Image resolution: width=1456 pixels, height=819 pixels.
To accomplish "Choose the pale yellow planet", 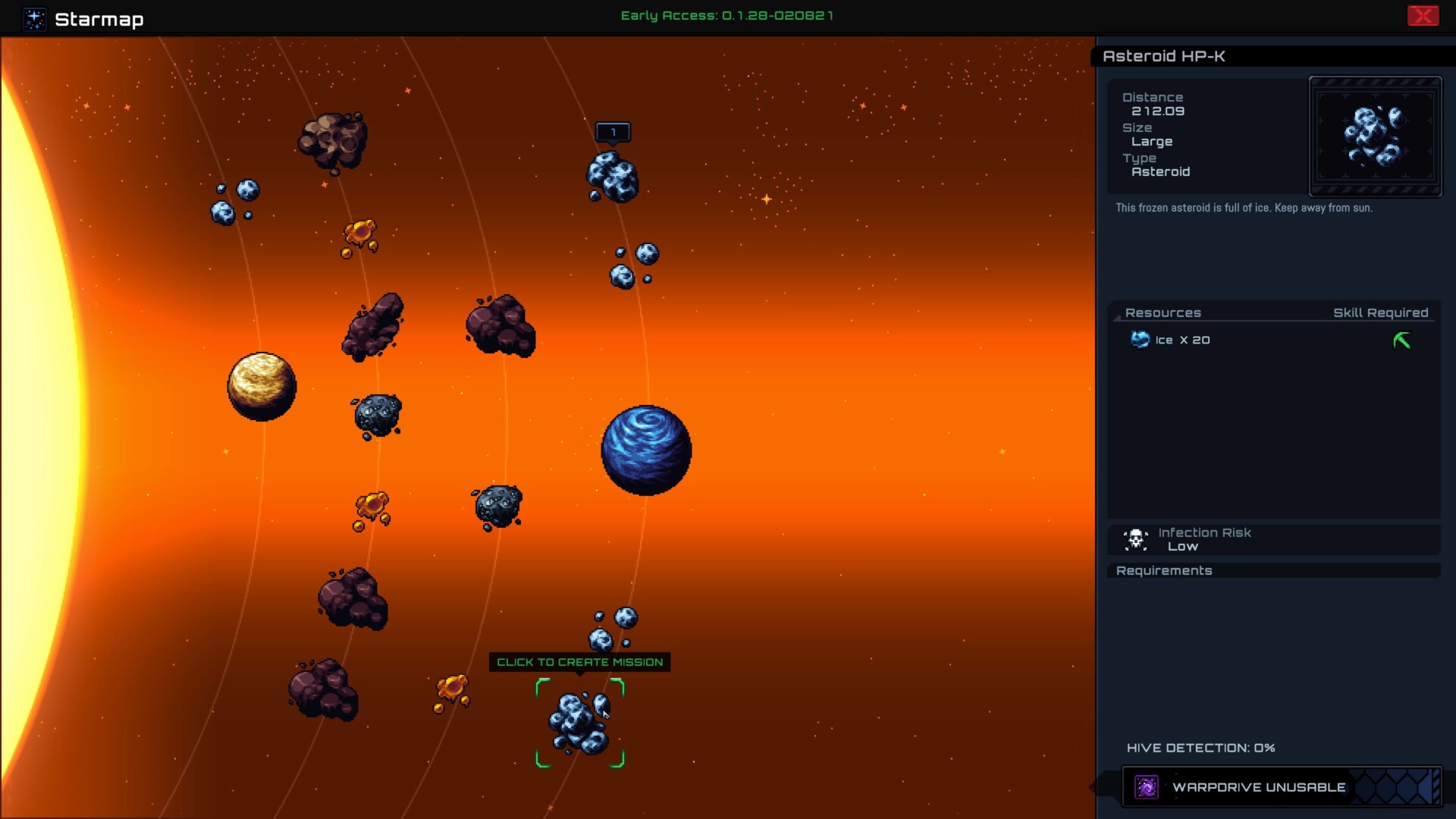I will [262, 386].
